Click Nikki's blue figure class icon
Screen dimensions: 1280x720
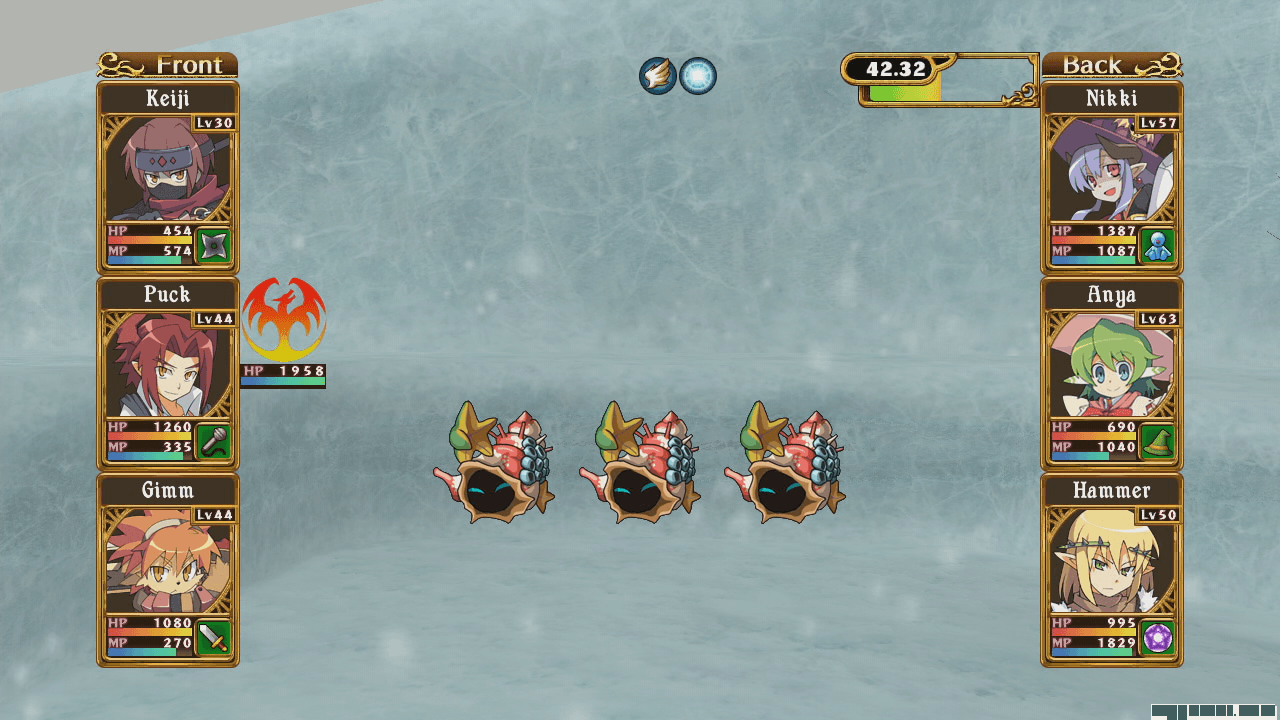click(x=1158, y=245)
